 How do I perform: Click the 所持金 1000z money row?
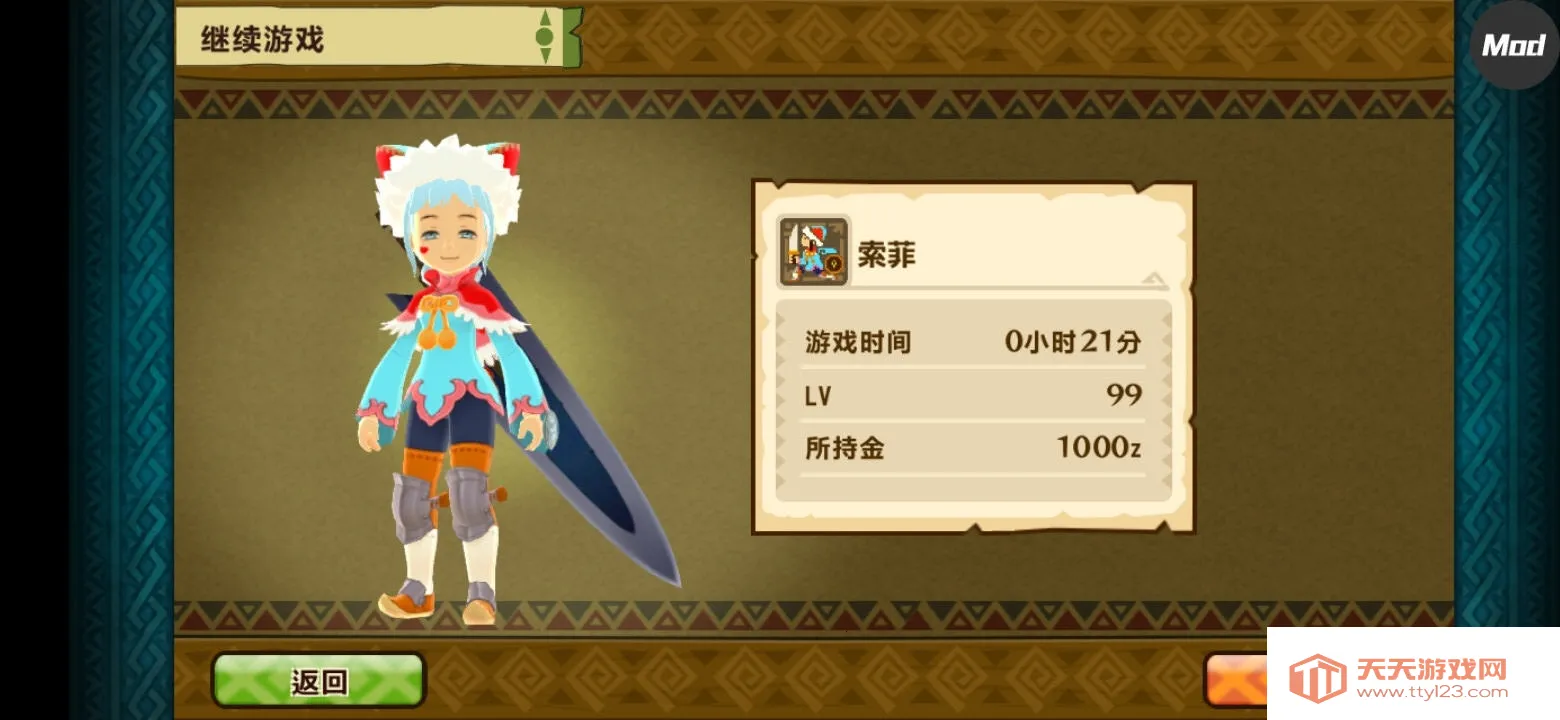[970, 450]
